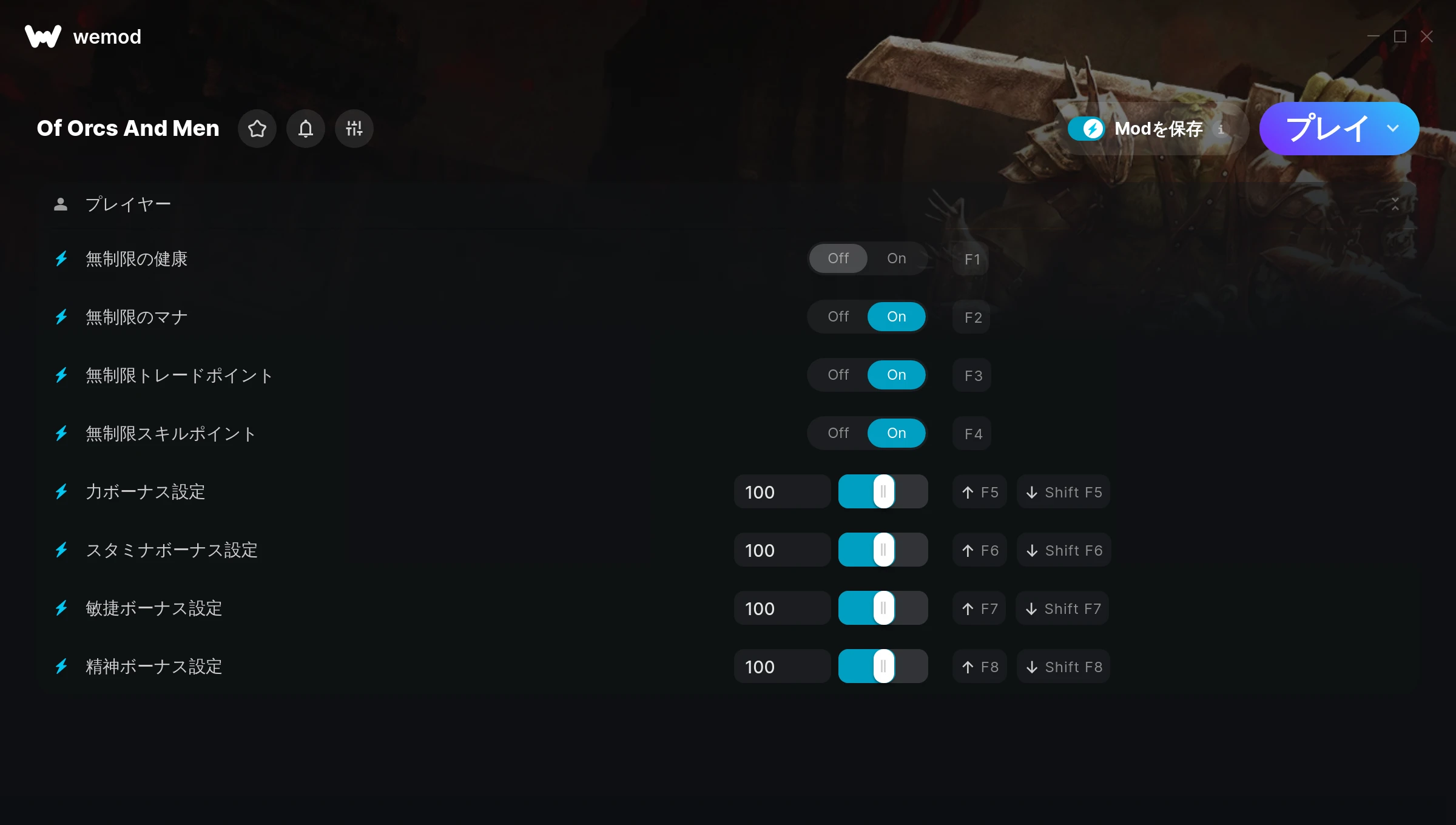Image resolution: width=1456 pixels, height=825 pixels.
Task: Open notifications with the bell icon
Action: (x=306, y=129)
